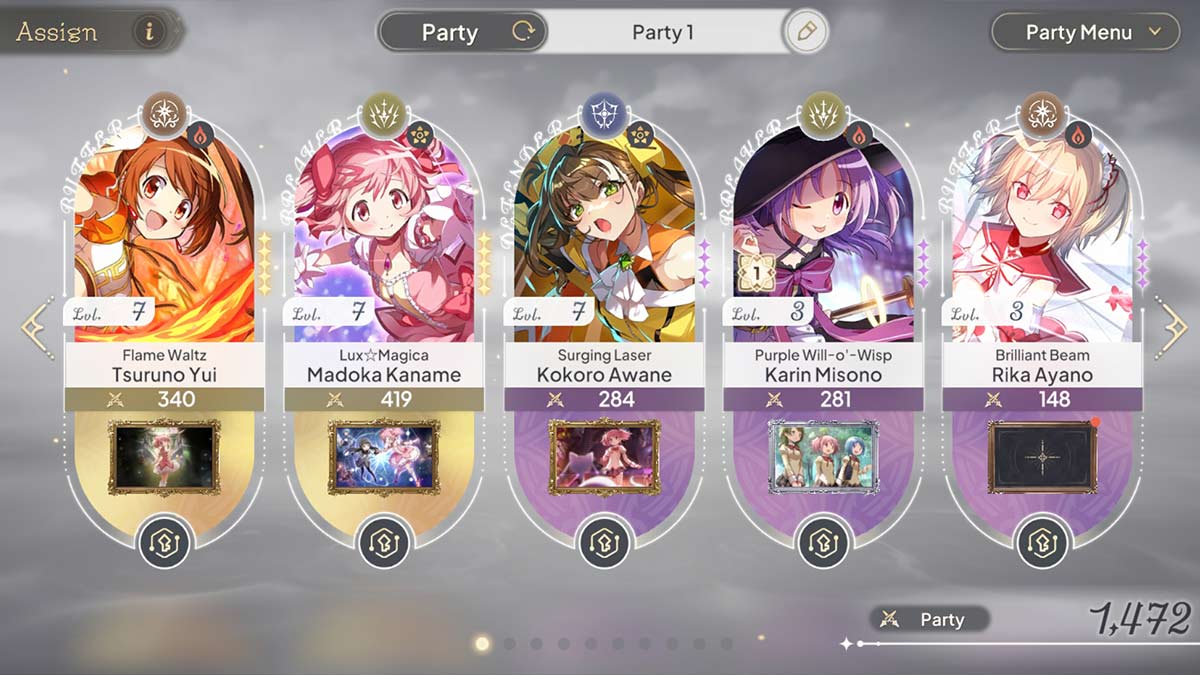Open the Party Menu dropdown

pos(1094,32)
